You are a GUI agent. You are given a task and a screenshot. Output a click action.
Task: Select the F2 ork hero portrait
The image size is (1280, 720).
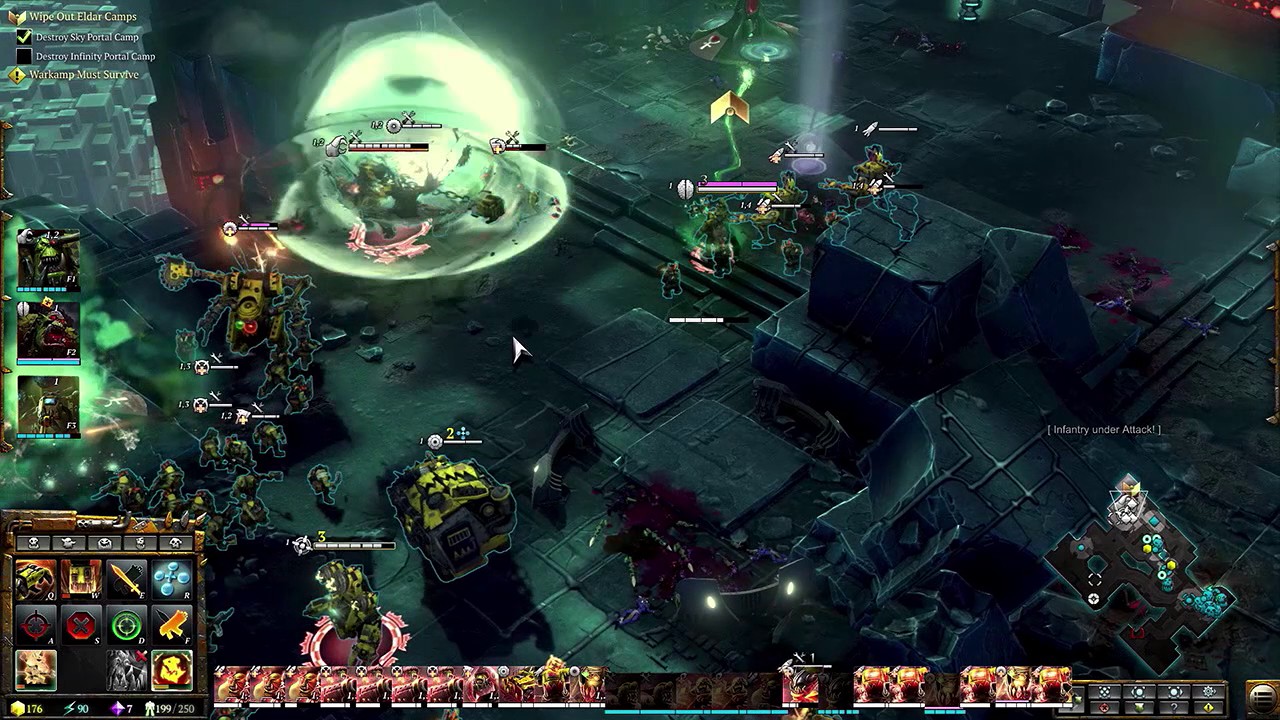point(47,330)
